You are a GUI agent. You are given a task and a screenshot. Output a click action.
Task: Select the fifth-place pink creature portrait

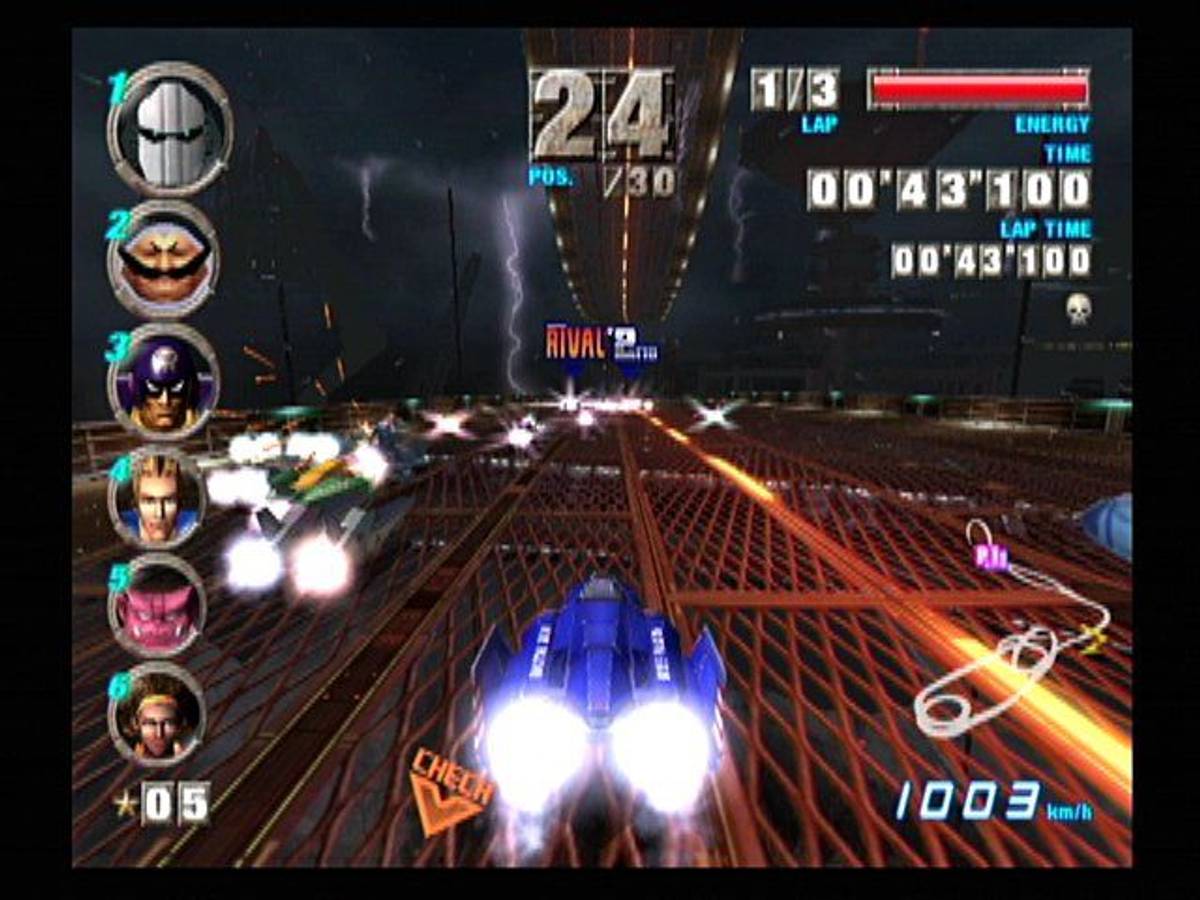pos(157,607)
